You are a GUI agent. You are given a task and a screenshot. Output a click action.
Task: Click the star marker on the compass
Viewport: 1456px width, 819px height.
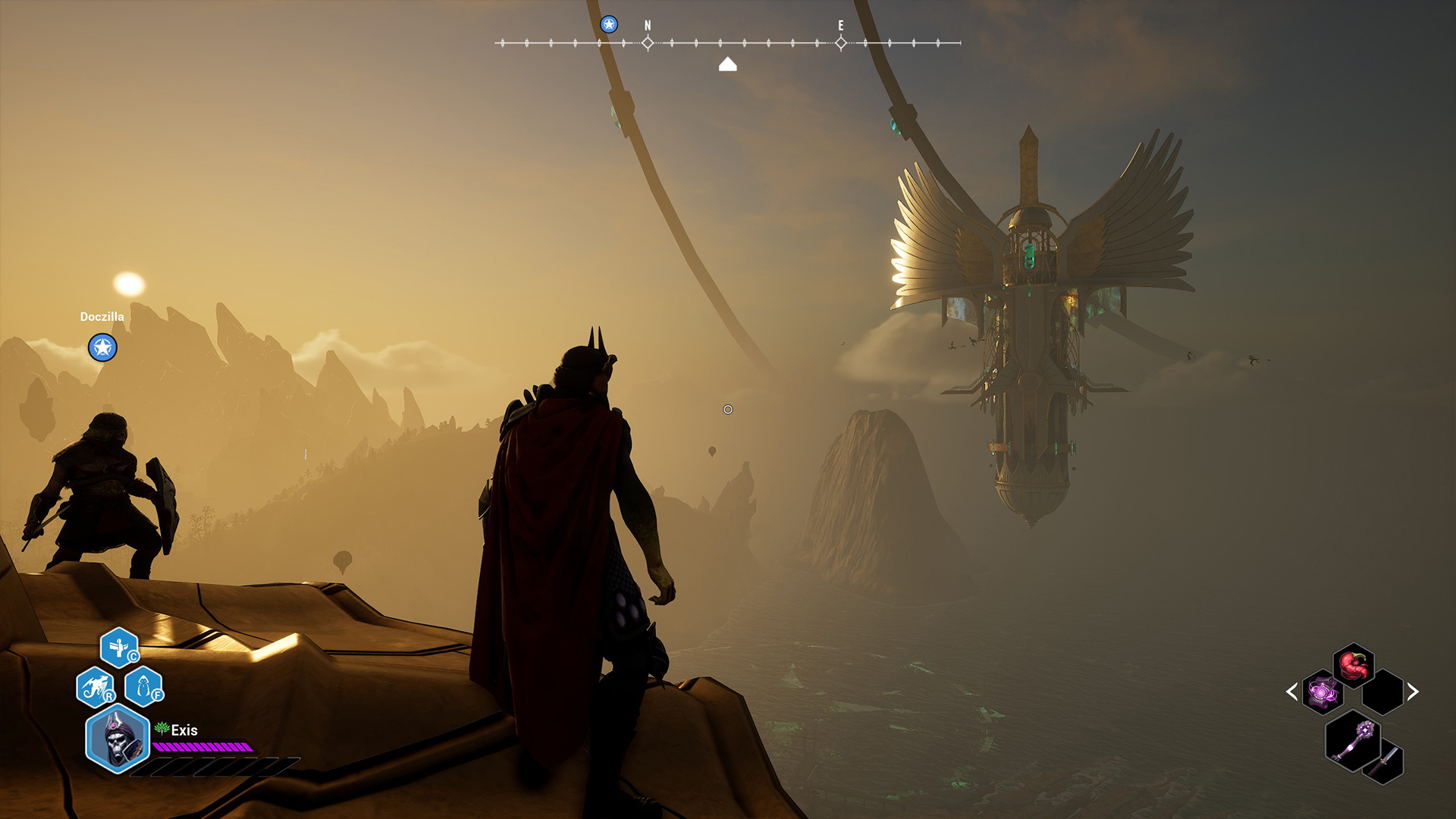click(x=609, y=25)
